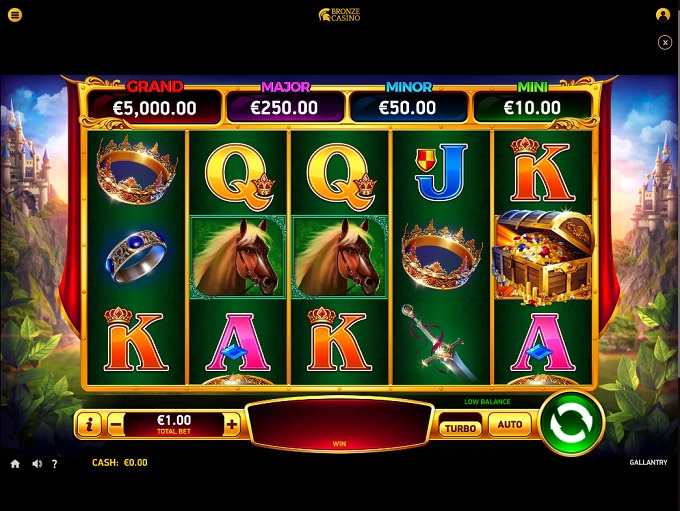The width and height of the screenshot is (680, 511).
Task: Enable Turbo spin mode
Action: [460, 427]
